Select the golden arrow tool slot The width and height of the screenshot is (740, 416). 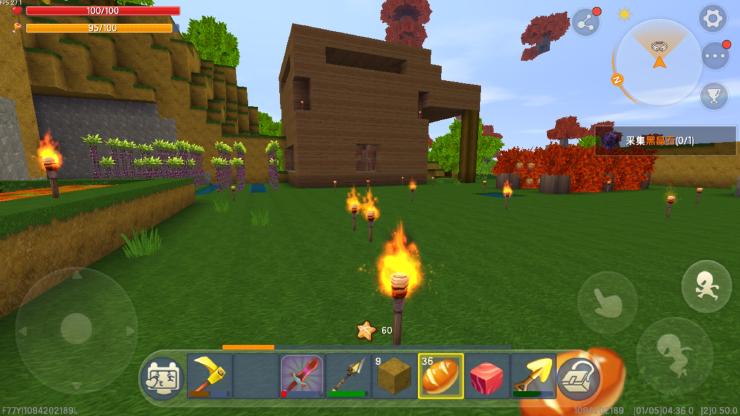[533, 376]
